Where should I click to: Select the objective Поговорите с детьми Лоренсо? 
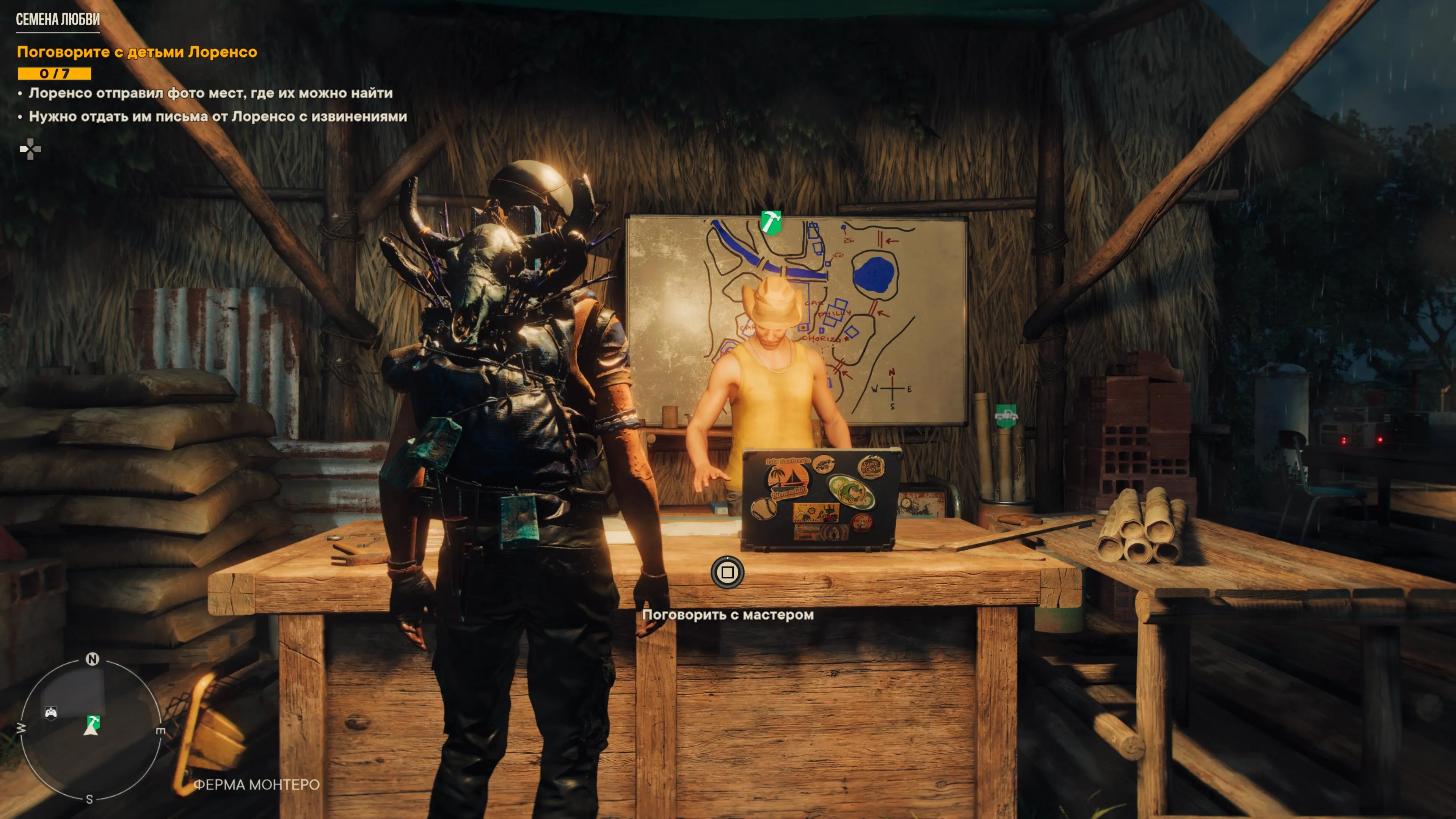click(137, 52)
